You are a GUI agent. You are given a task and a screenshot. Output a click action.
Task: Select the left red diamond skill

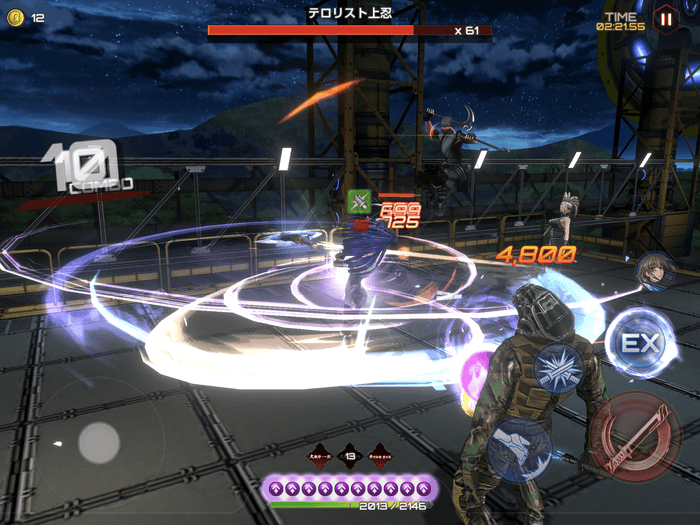pyautogui.click(x=320, y=457)
